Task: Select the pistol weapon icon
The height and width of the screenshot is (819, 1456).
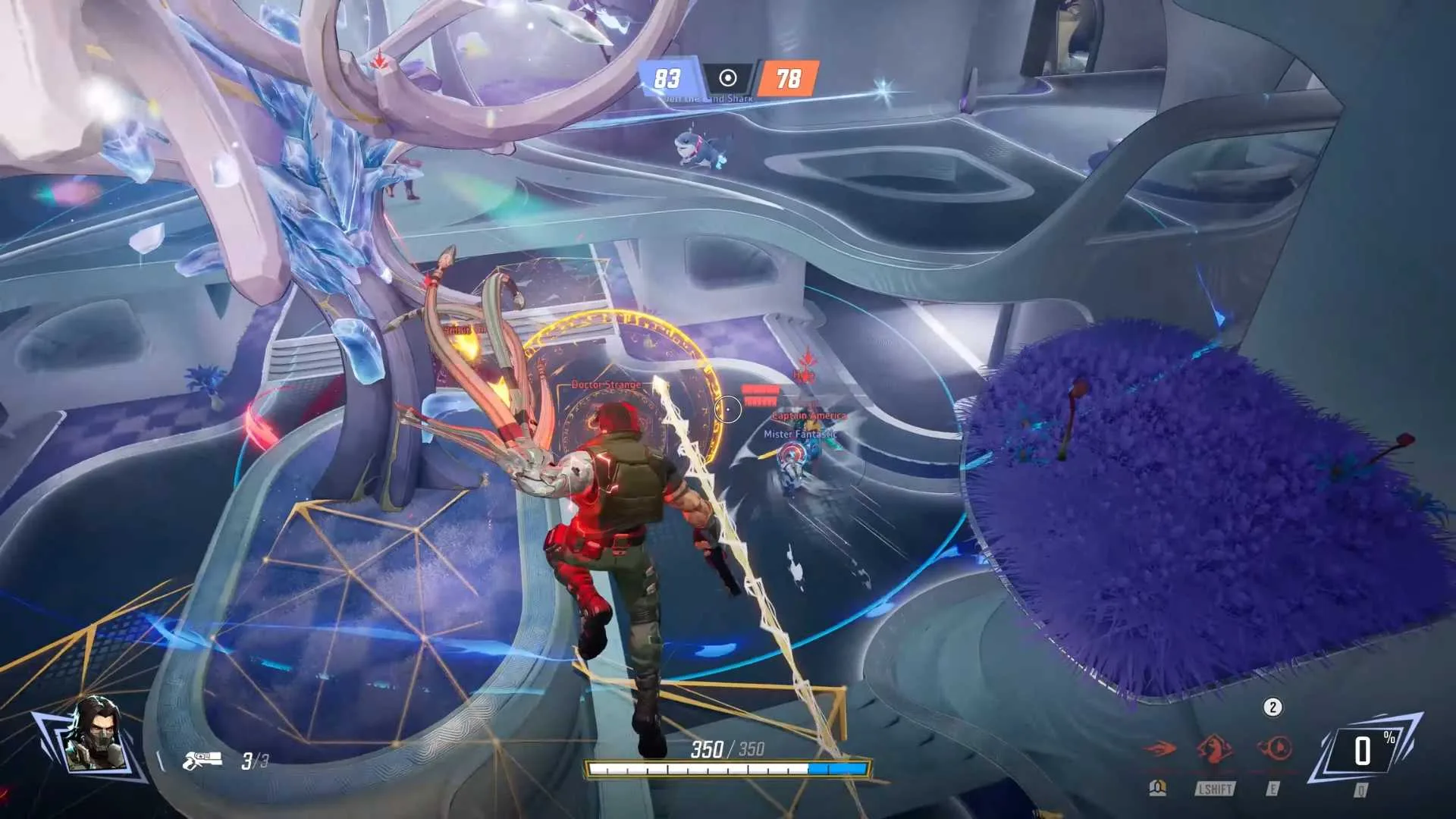Action: (x=202, y=759)
